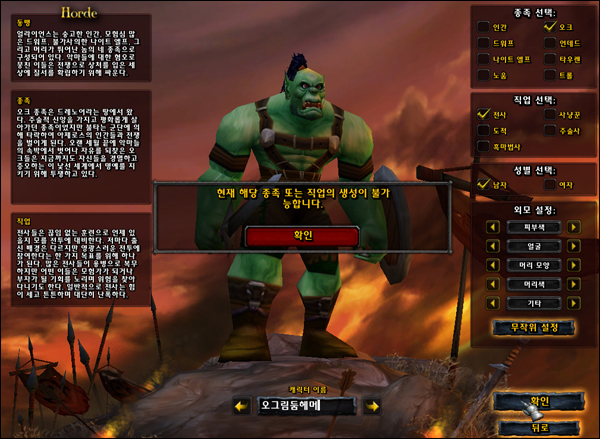Select the 타우렌 (Tauren) race
The image size is (600, 439).
click(x=550, y=60)
